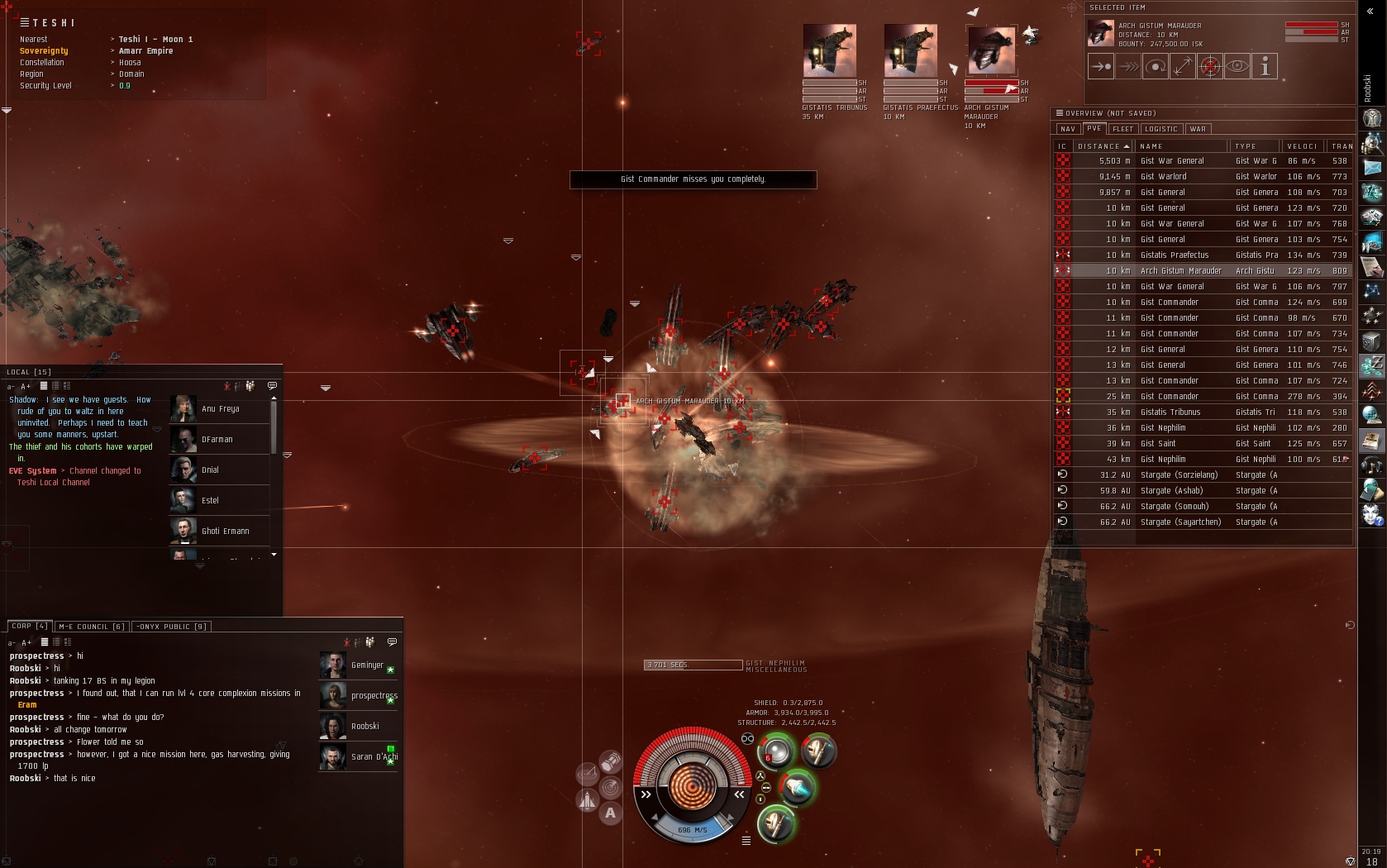Click Approach arrow in Selected Item panel
Image resolution: width=1387 pixels, height=868 pixels.
point(1101,67)
